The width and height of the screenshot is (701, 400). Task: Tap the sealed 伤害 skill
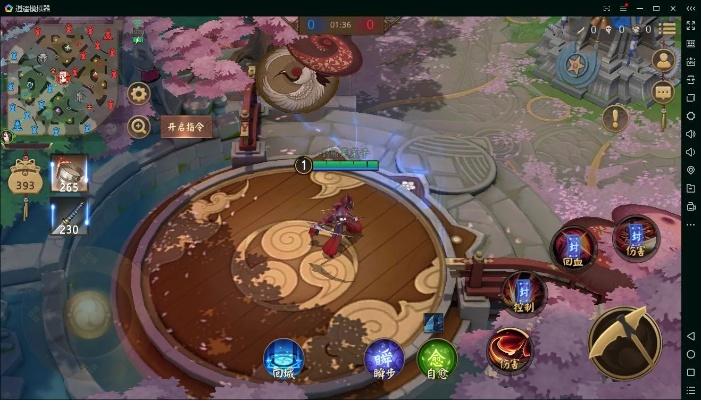pyautogui.click(x=635, y=239)
